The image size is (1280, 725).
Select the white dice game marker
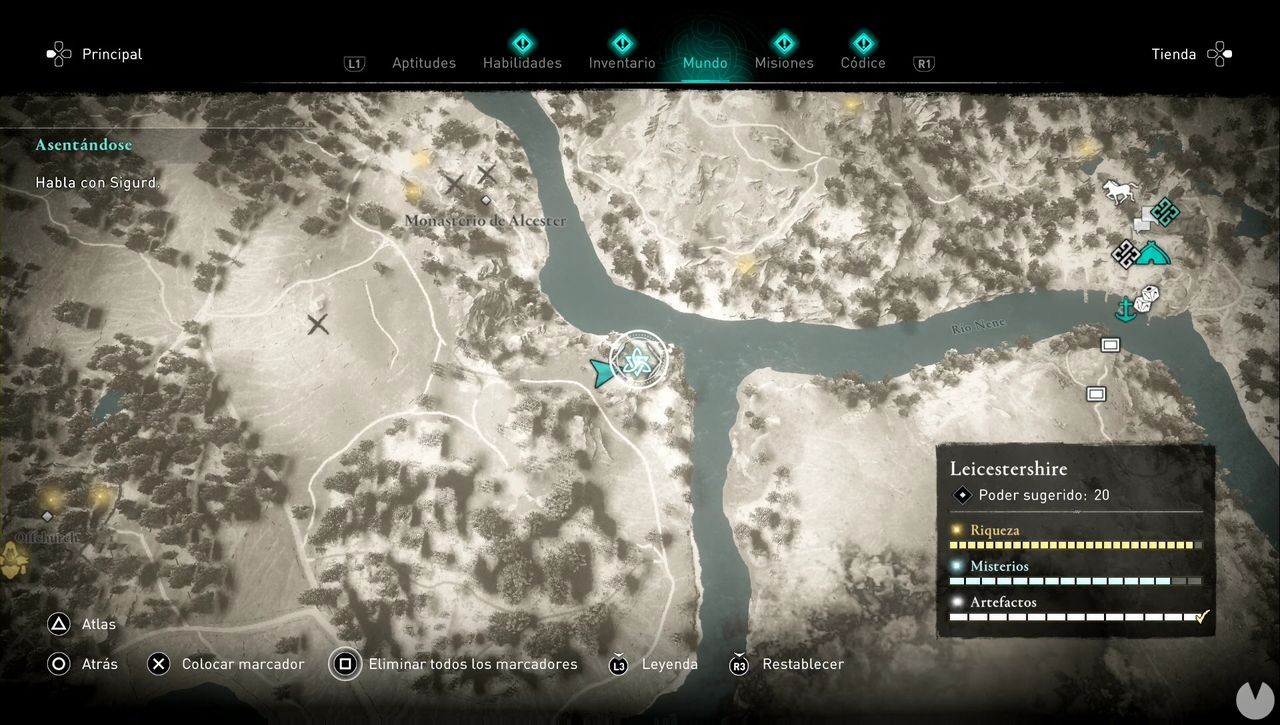click(1149, 296)
